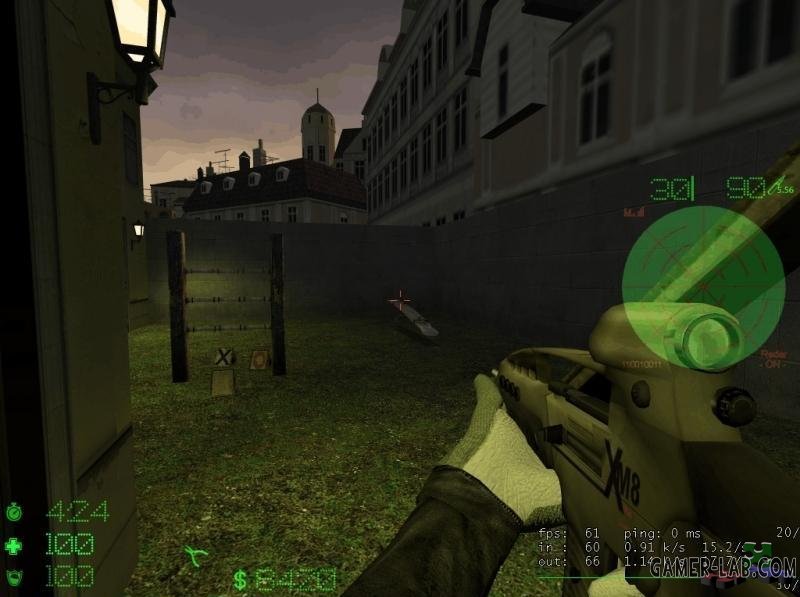Open the Gamer-Lab.com watermark link
The image size is (800, 597).
(x=722, y=569)
